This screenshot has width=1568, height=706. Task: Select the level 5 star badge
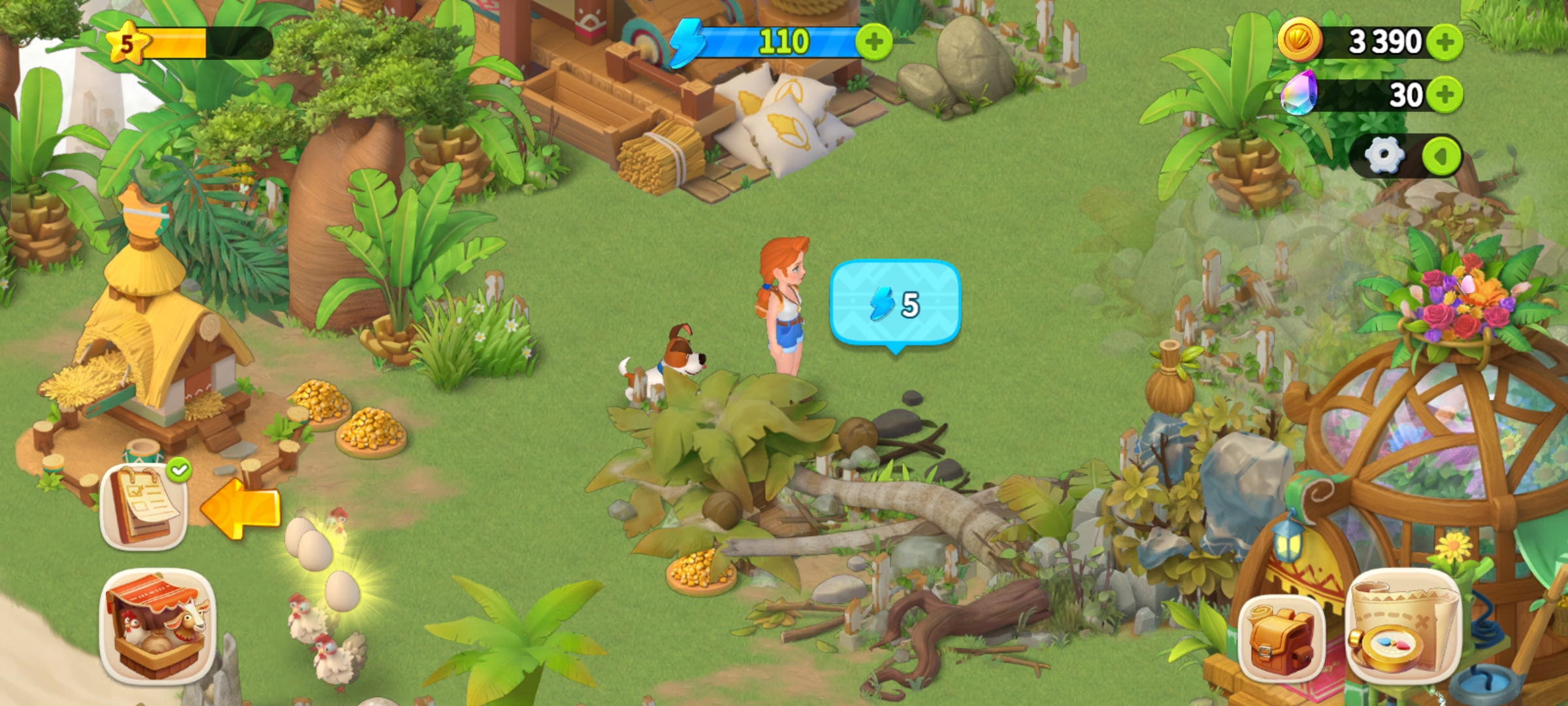coord(127,43)
